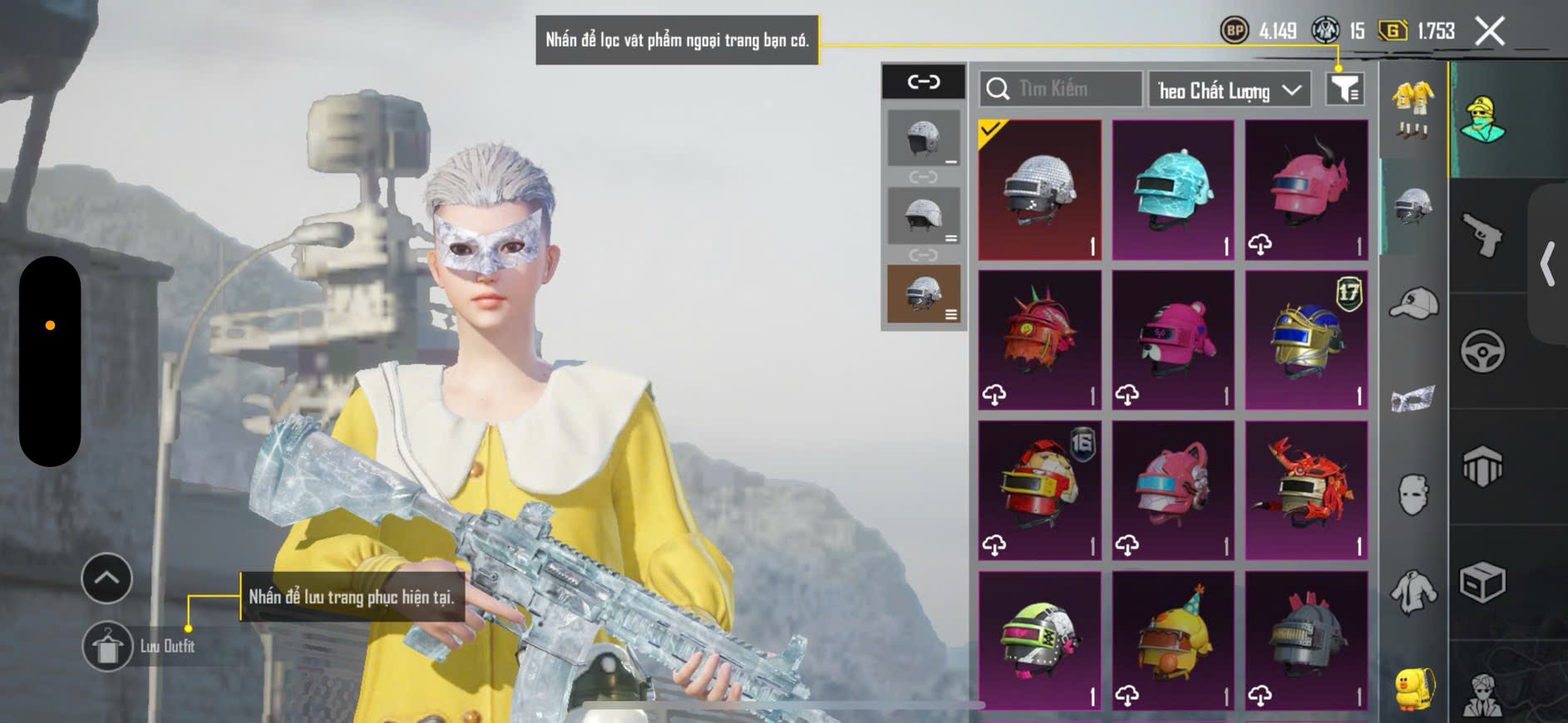Pick the gold and blue pharaoh helmet
1568x723 pixels.
(1305, 340)
